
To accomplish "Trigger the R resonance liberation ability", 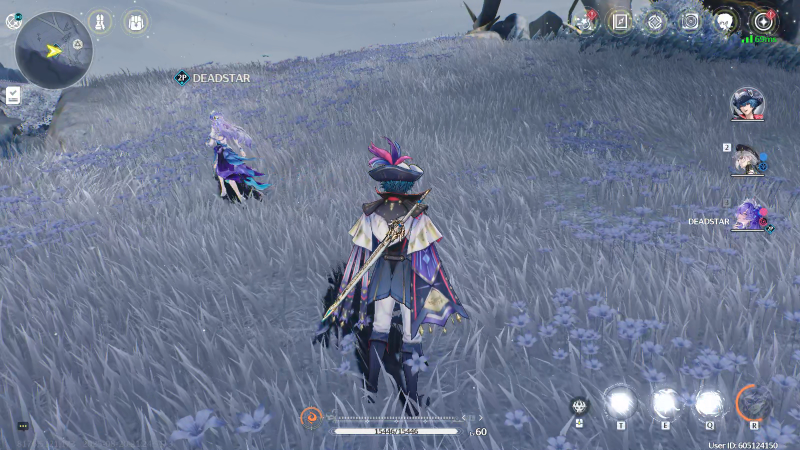I will 754,402.
